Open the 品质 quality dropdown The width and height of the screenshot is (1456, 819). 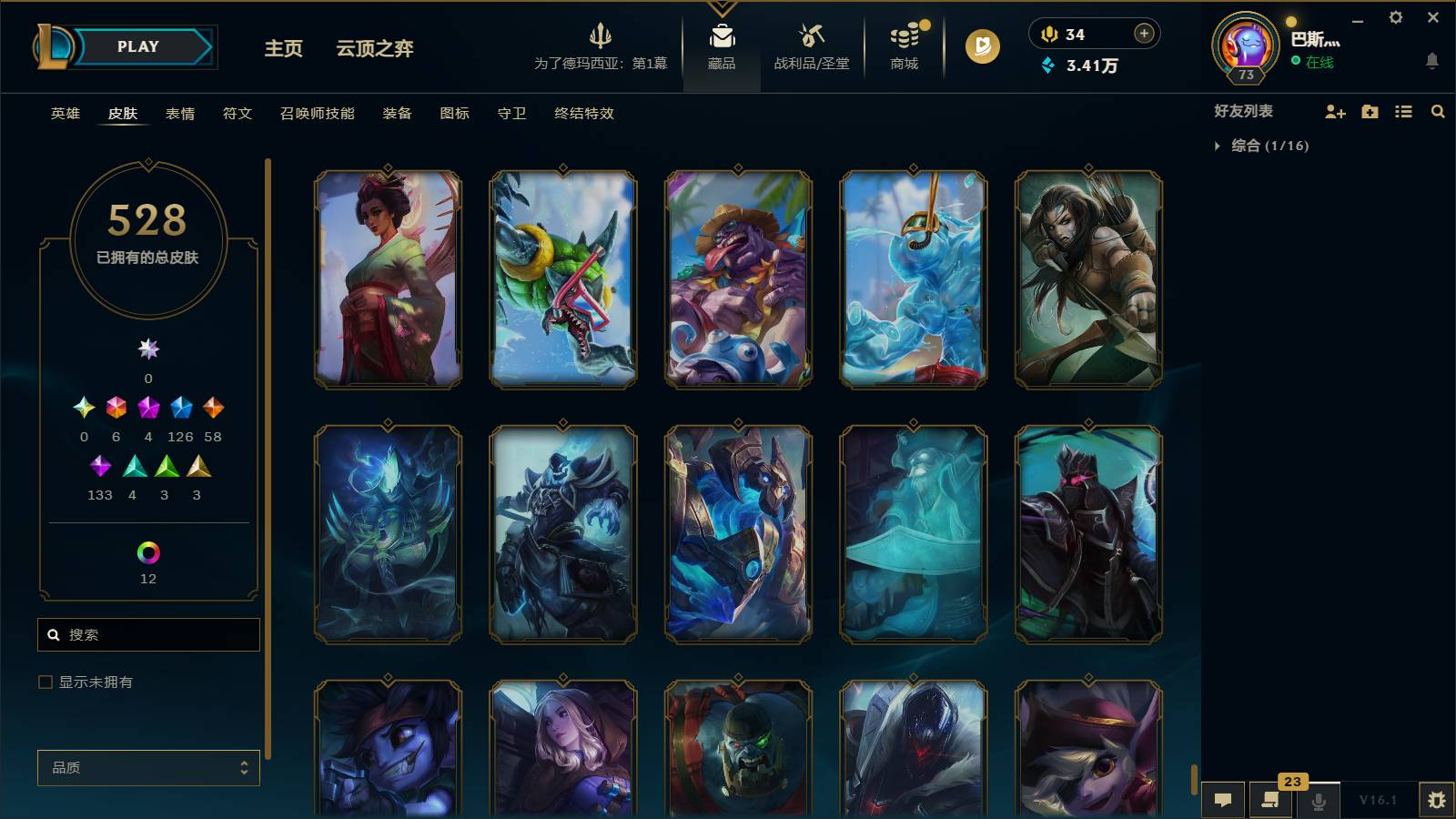pyautogui.click(x=148, y=767)
